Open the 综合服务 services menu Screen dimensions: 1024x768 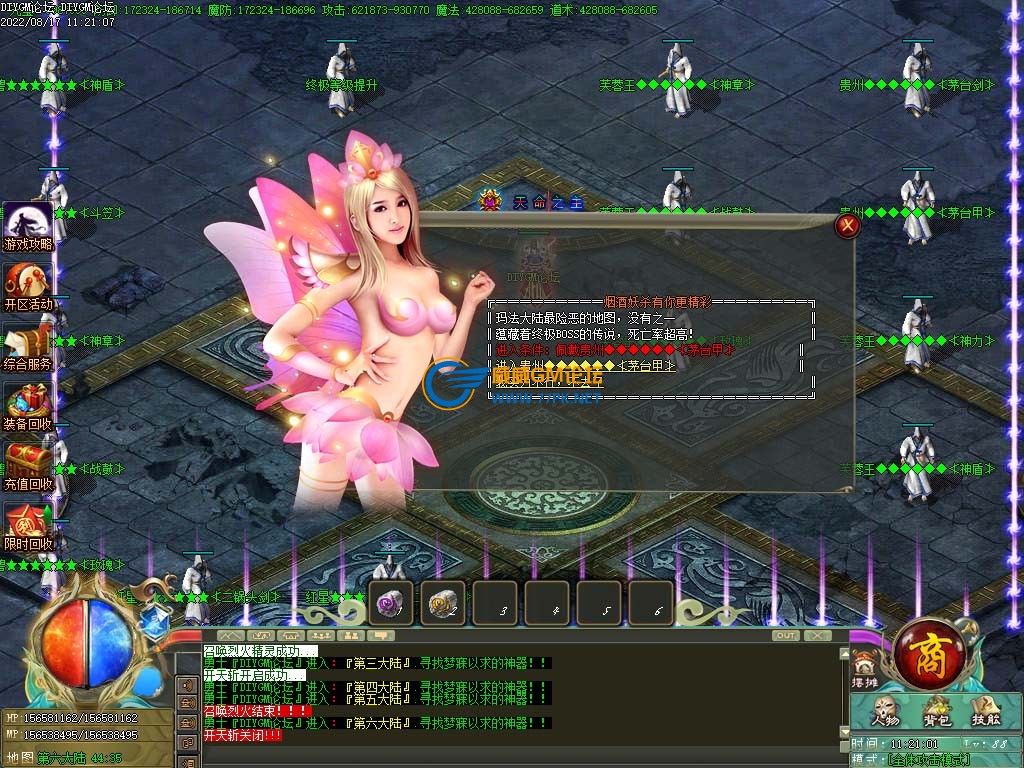point(28,346)
